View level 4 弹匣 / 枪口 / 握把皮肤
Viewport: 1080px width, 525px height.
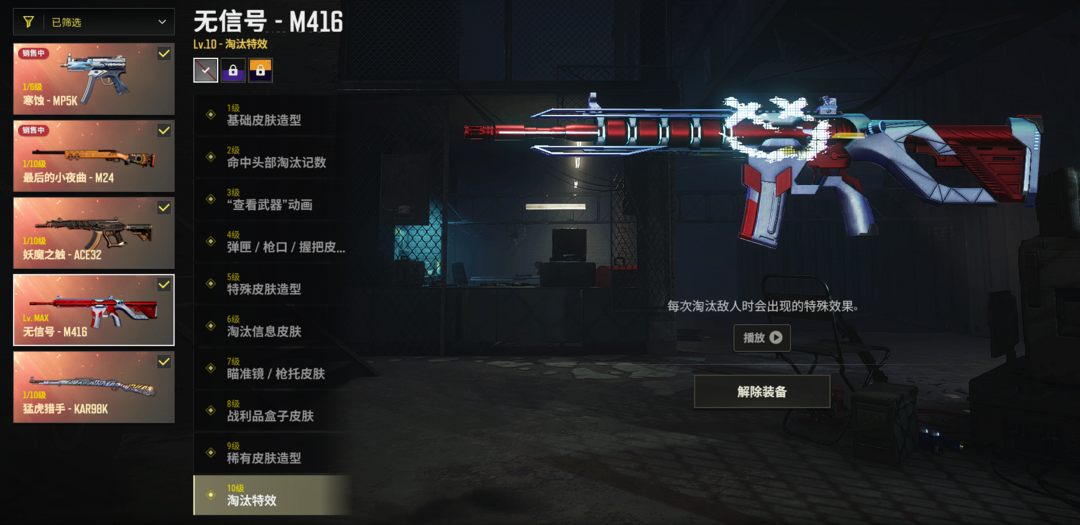272,242
